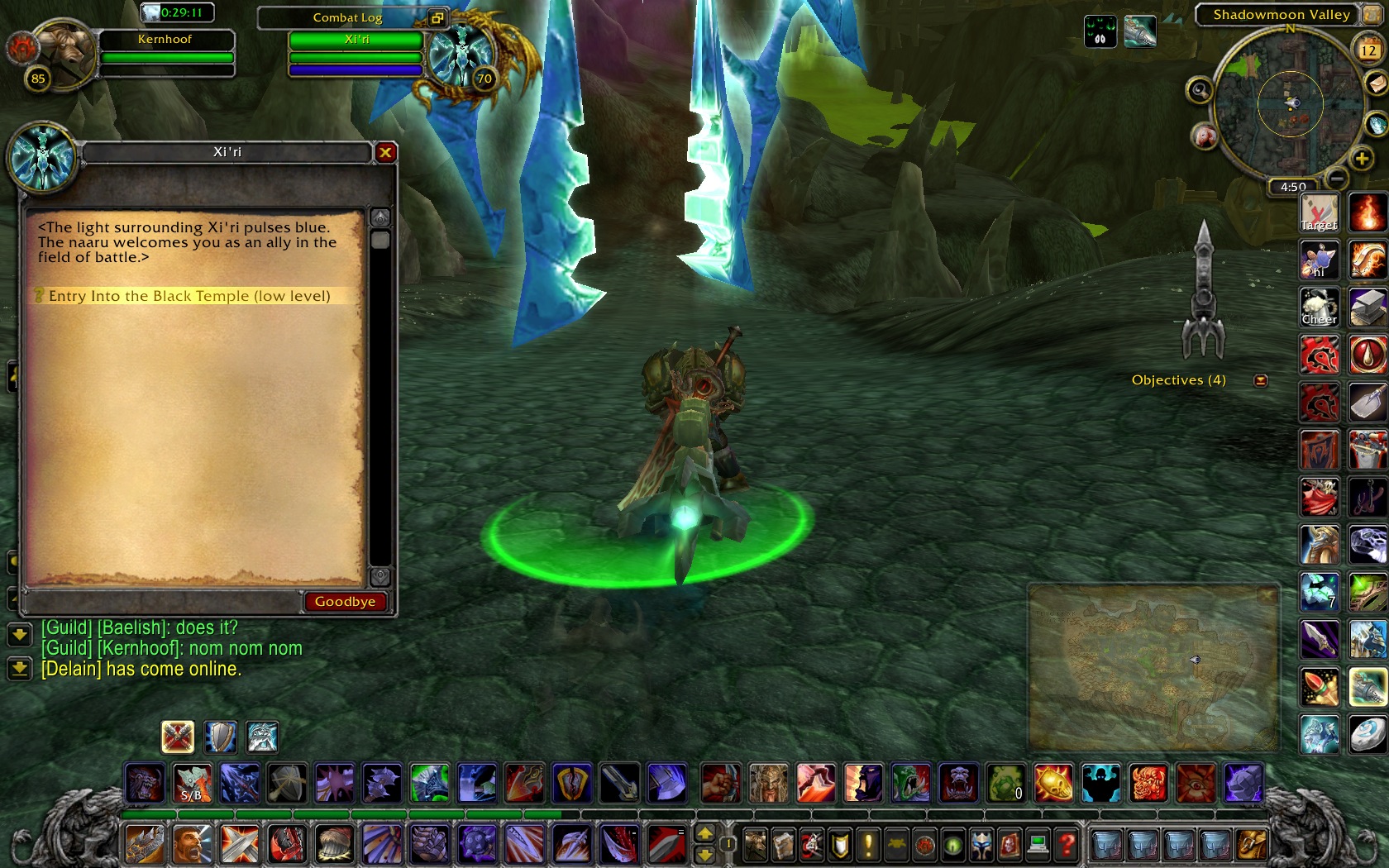Screen dimensions: 1389x868
Task: Zoom out the minimap with minus button
Action: (x=1337, y=178)
